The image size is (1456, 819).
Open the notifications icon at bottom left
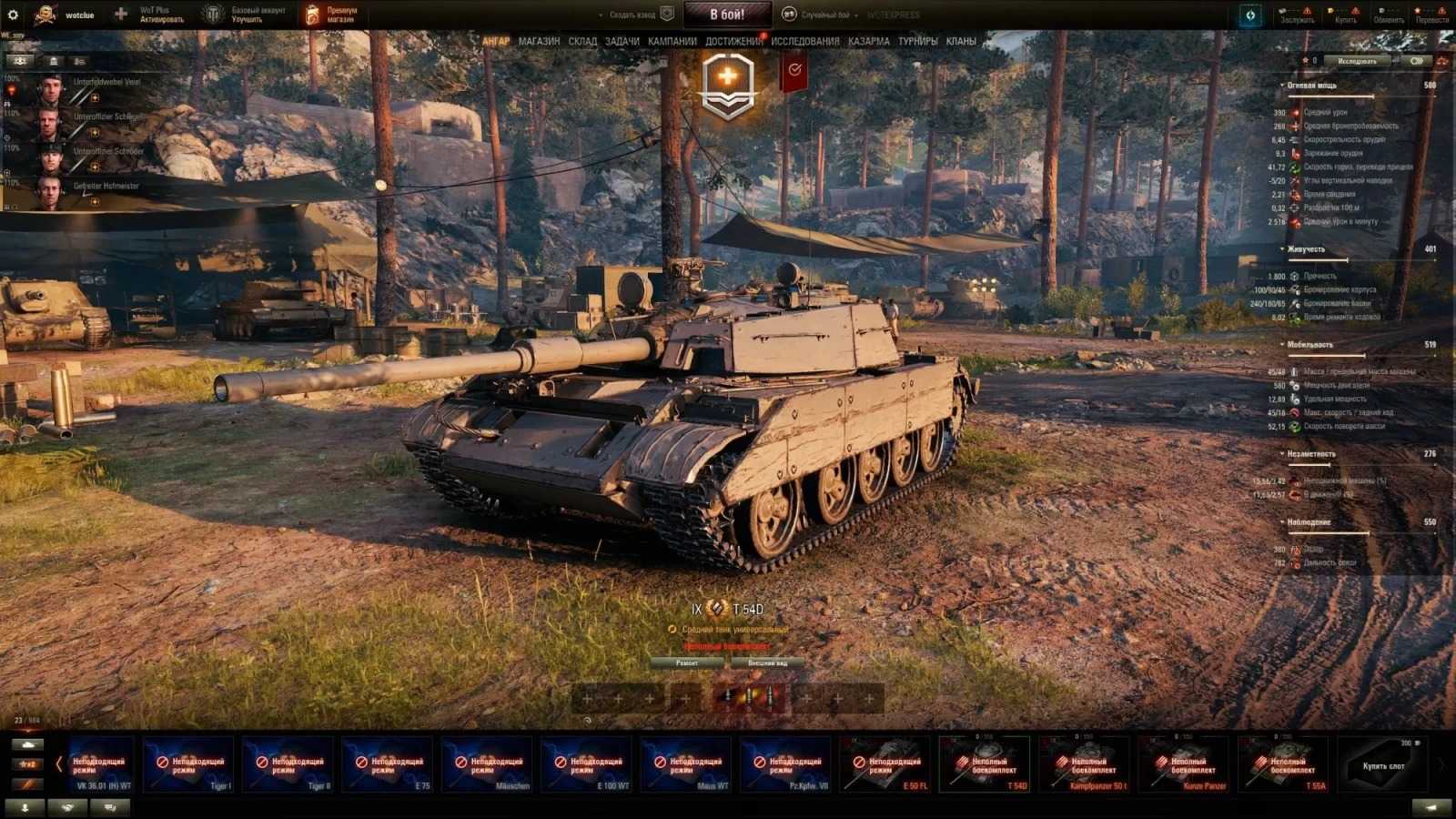coord(25,806)
